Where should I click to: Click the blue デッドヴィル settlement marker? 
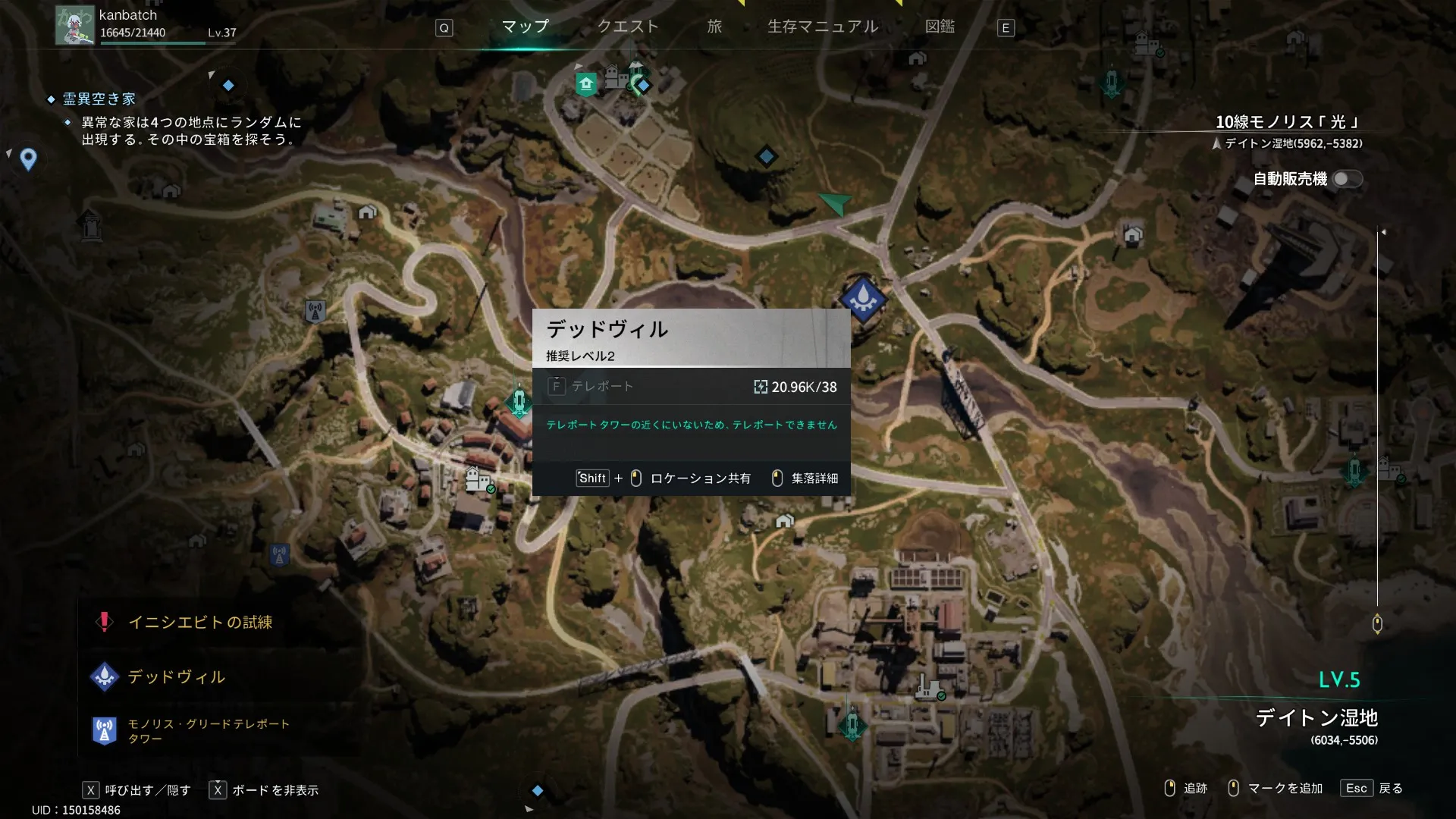pyautogui.click(x=863, y=300)
